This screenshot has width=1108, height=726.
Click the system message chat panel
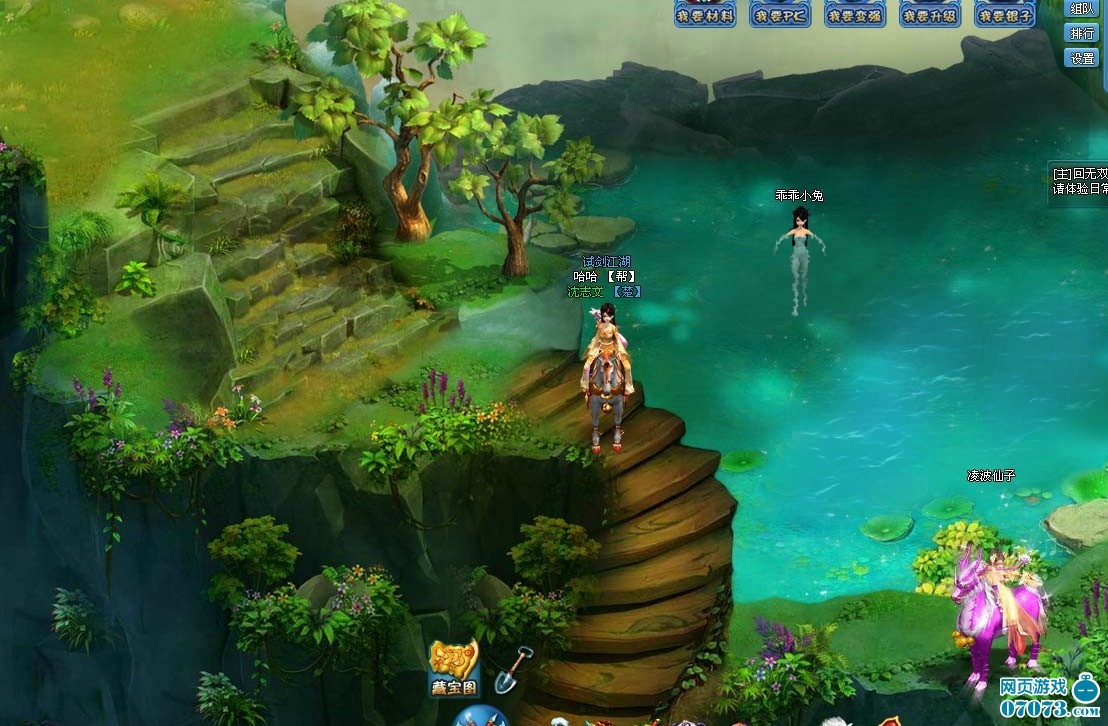pyautogui.click(x=1078, y=181)
